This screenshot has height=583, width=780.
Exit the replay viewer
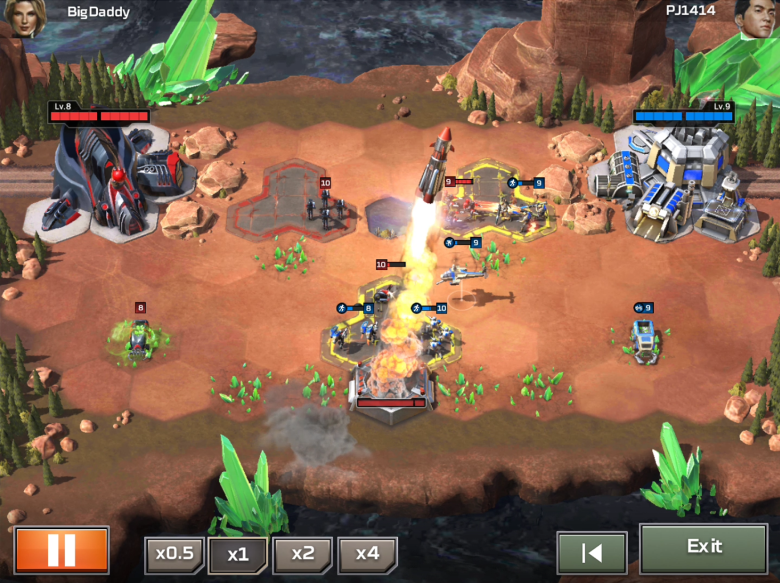pos(703,547)
